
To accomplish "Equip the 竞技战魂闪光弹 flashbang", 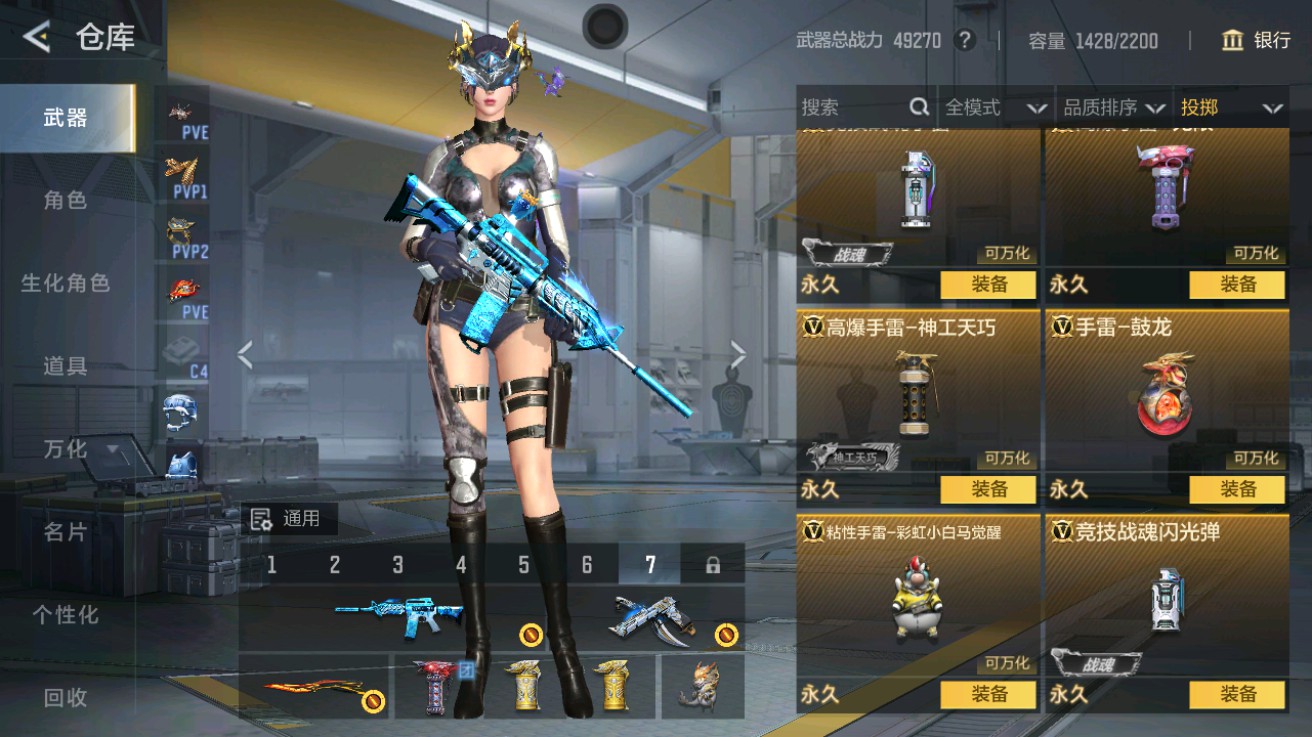I will tap(1238, 695).
